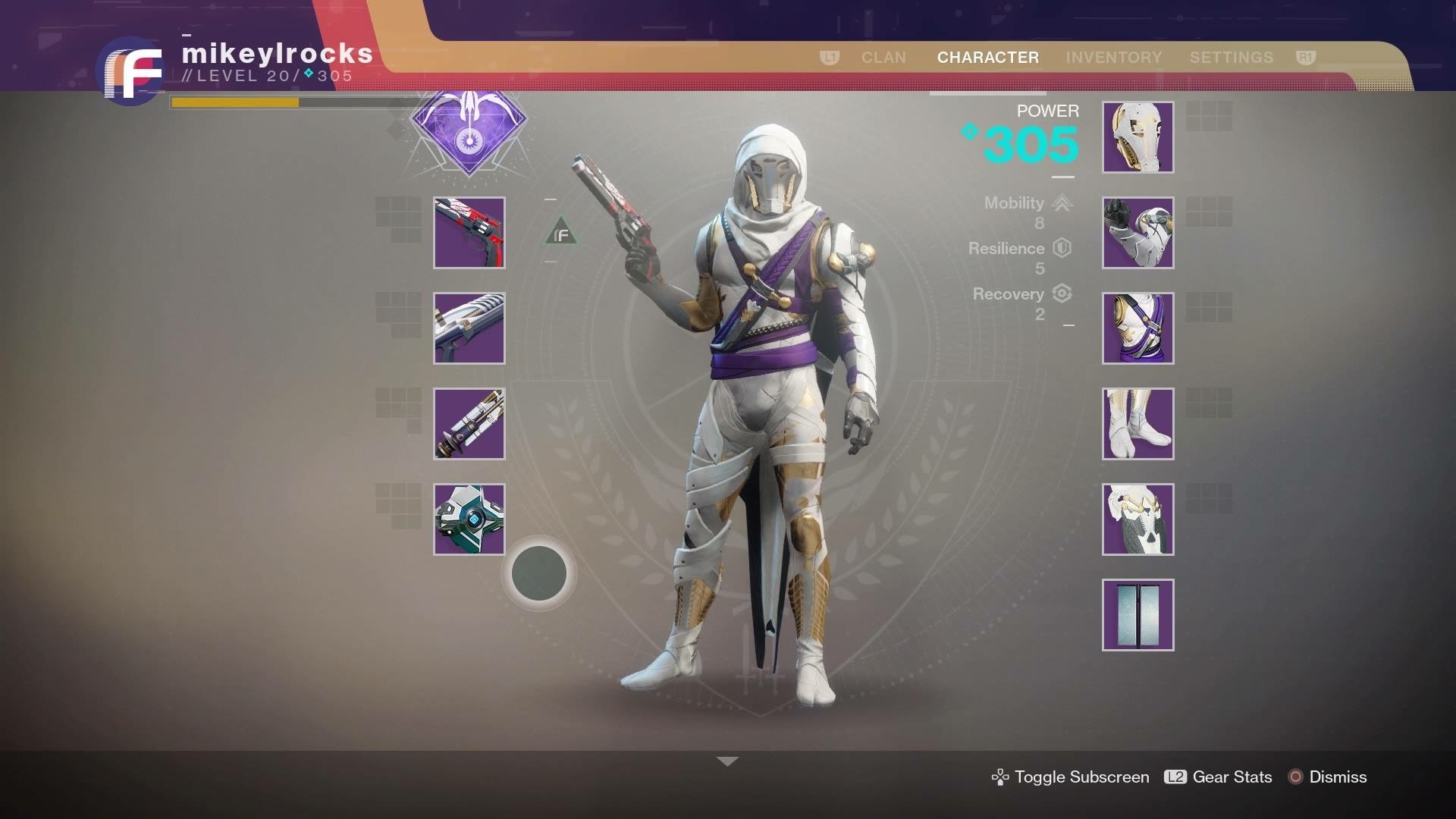Choose the gauntlets armor slot
1456x819 pixels.
coord(1137,233)
